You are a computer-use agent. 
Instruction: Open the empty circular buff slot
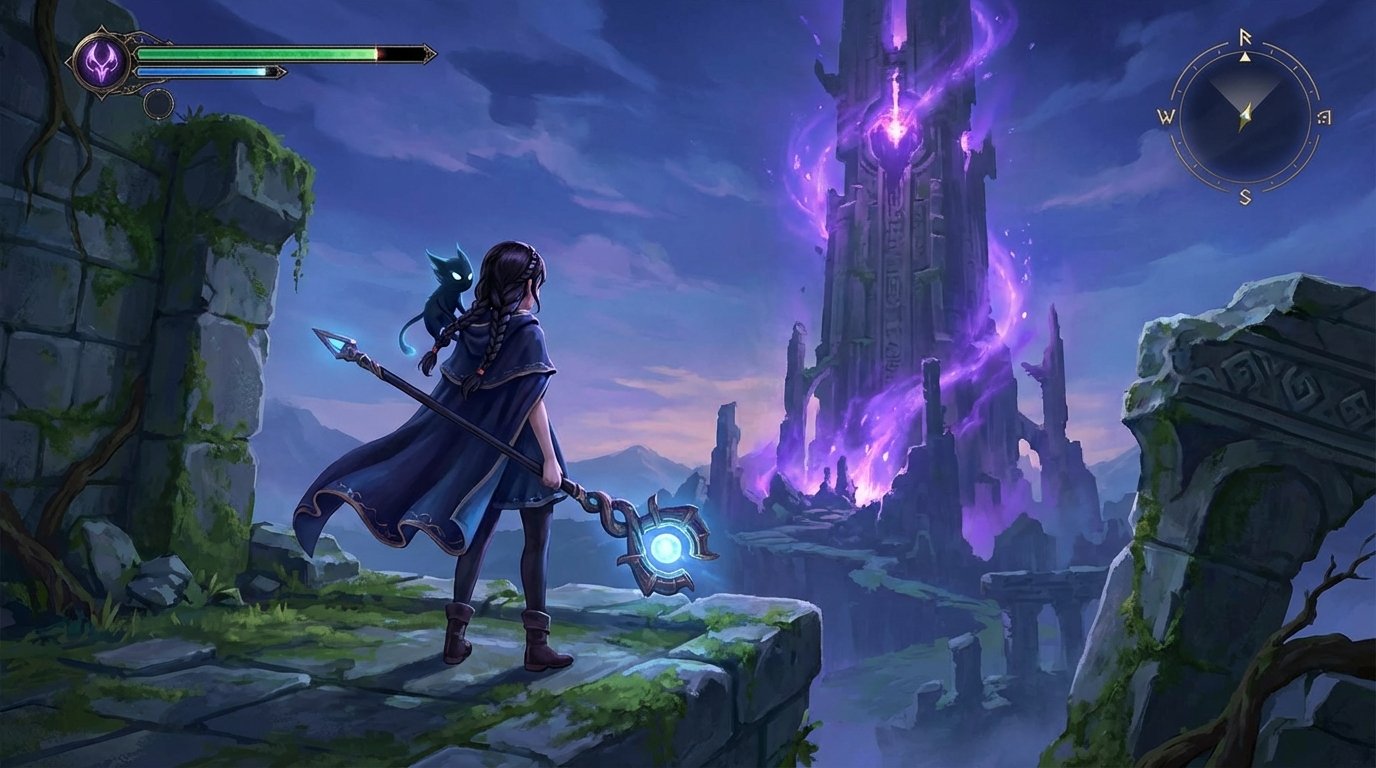[159, 105]
